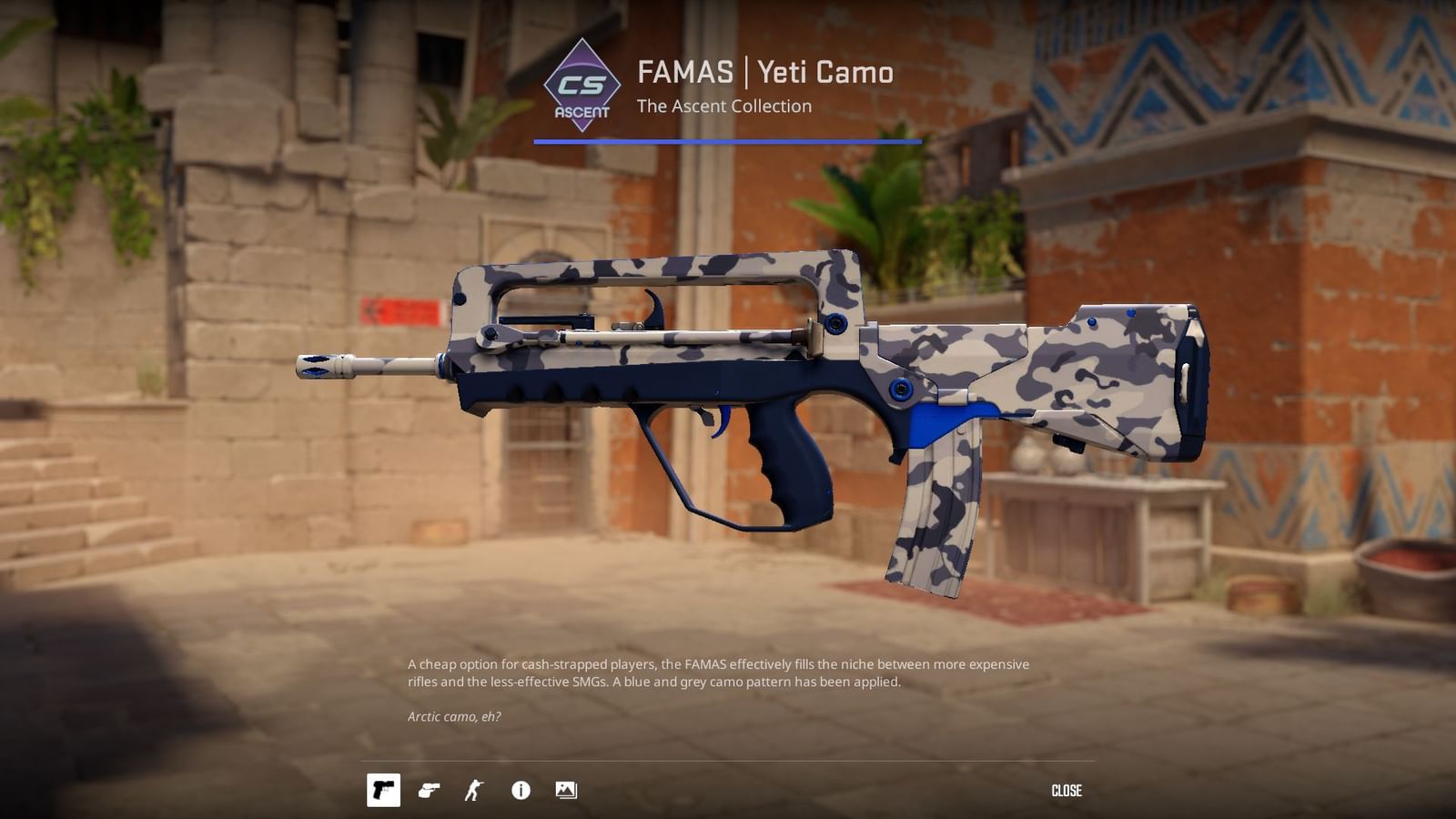
Task: Click the info circle icon
Action: tap(520, 791)
